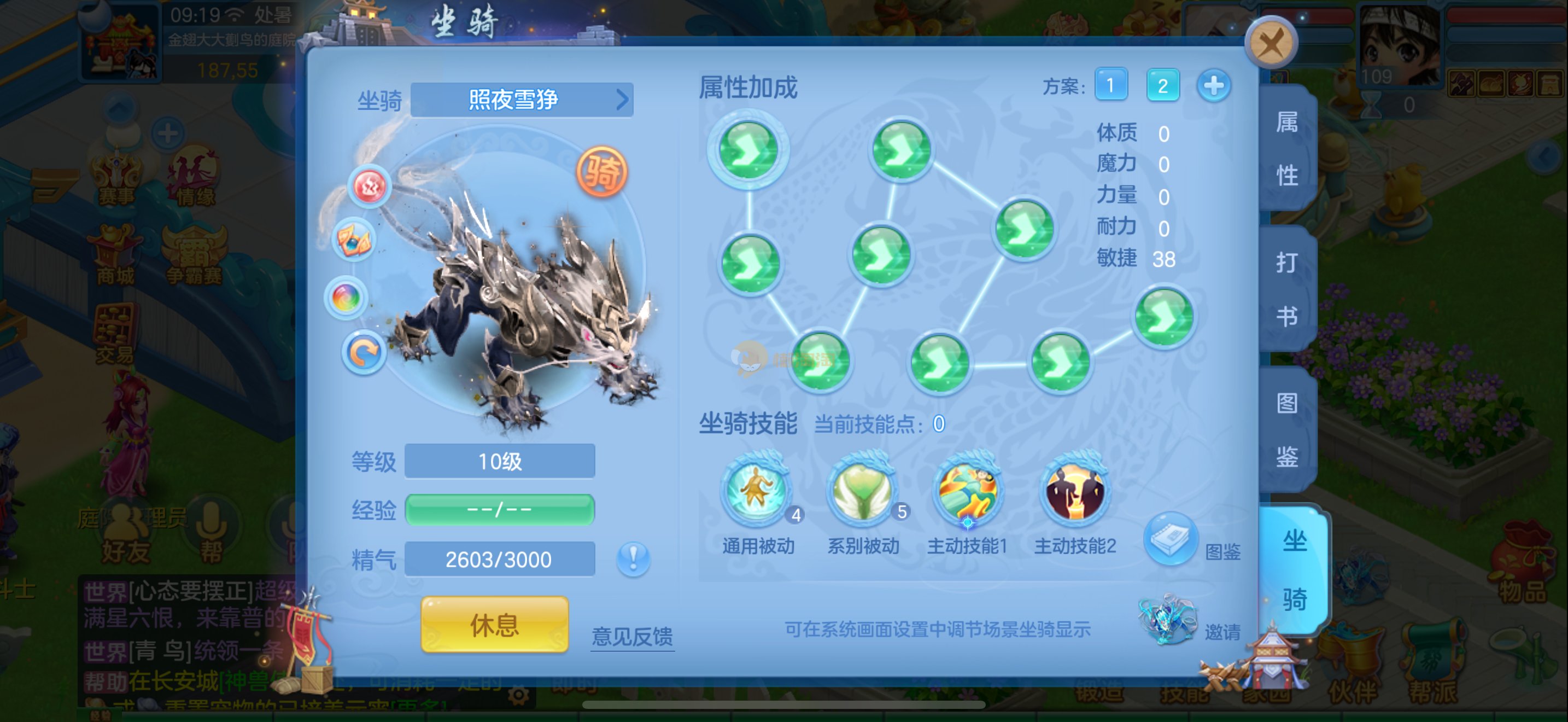Show the 精气 info tooltip
The image size is (1568, 722).
tap(633, 558)
